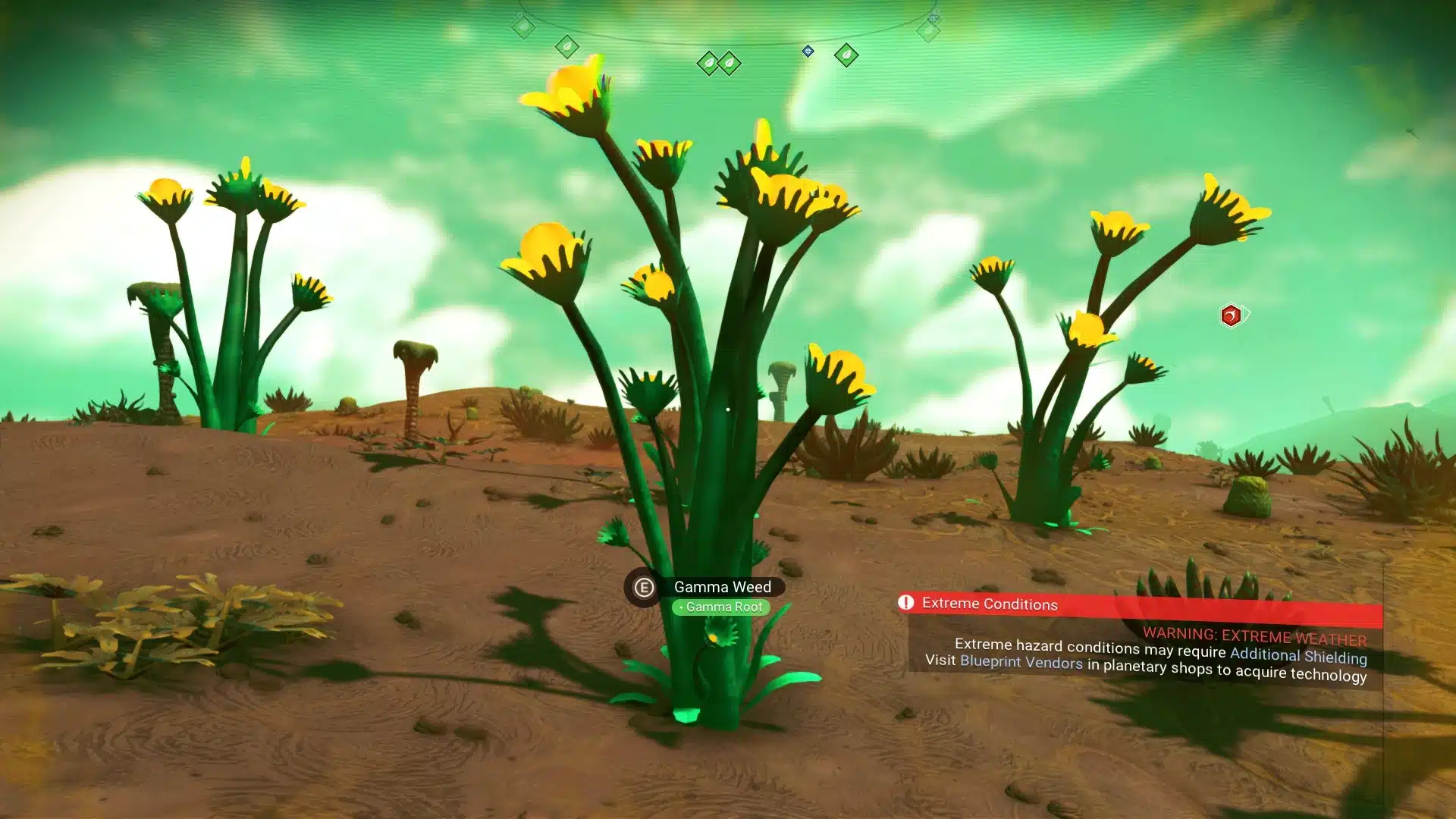
Task: Click the faded compass marker at the far left edge
Action: (x=522, y=25)
